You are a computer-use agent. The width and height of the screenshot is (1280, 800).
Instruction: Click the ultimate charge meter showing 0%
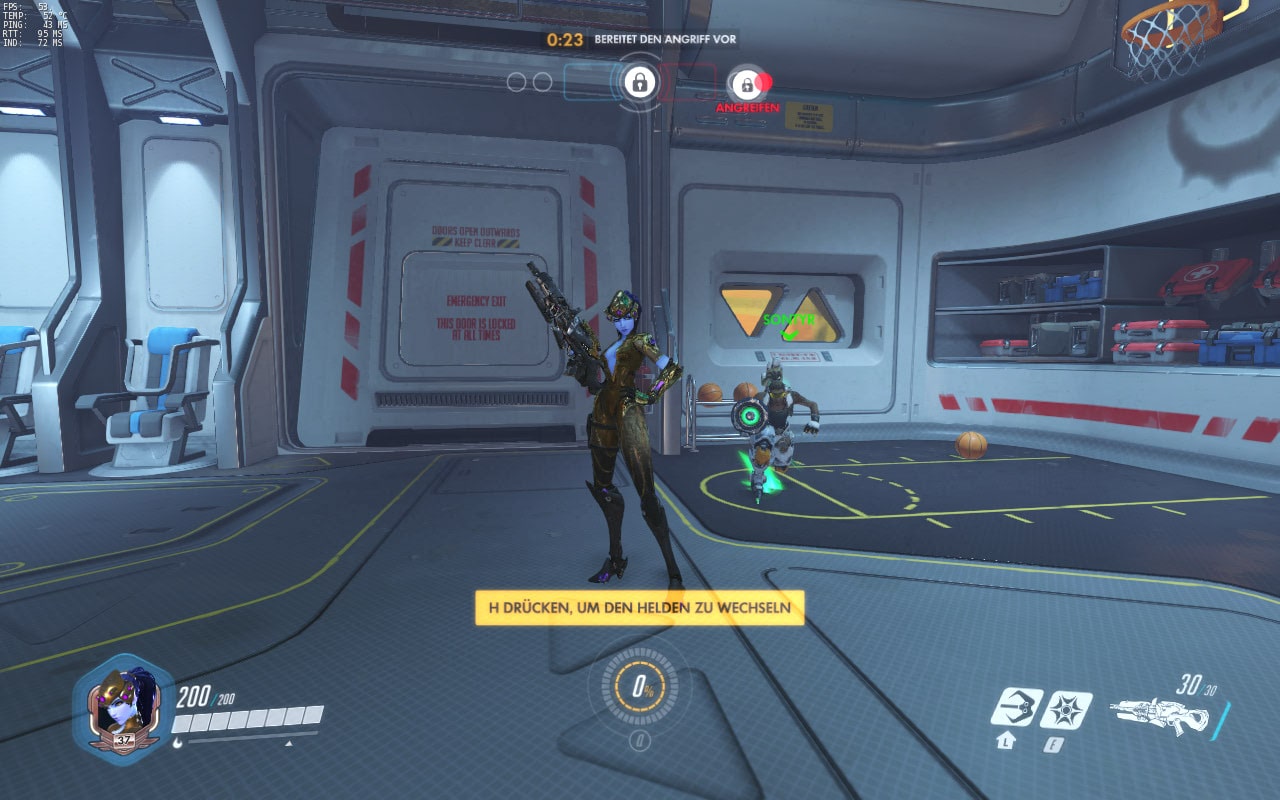pos(640,690)
